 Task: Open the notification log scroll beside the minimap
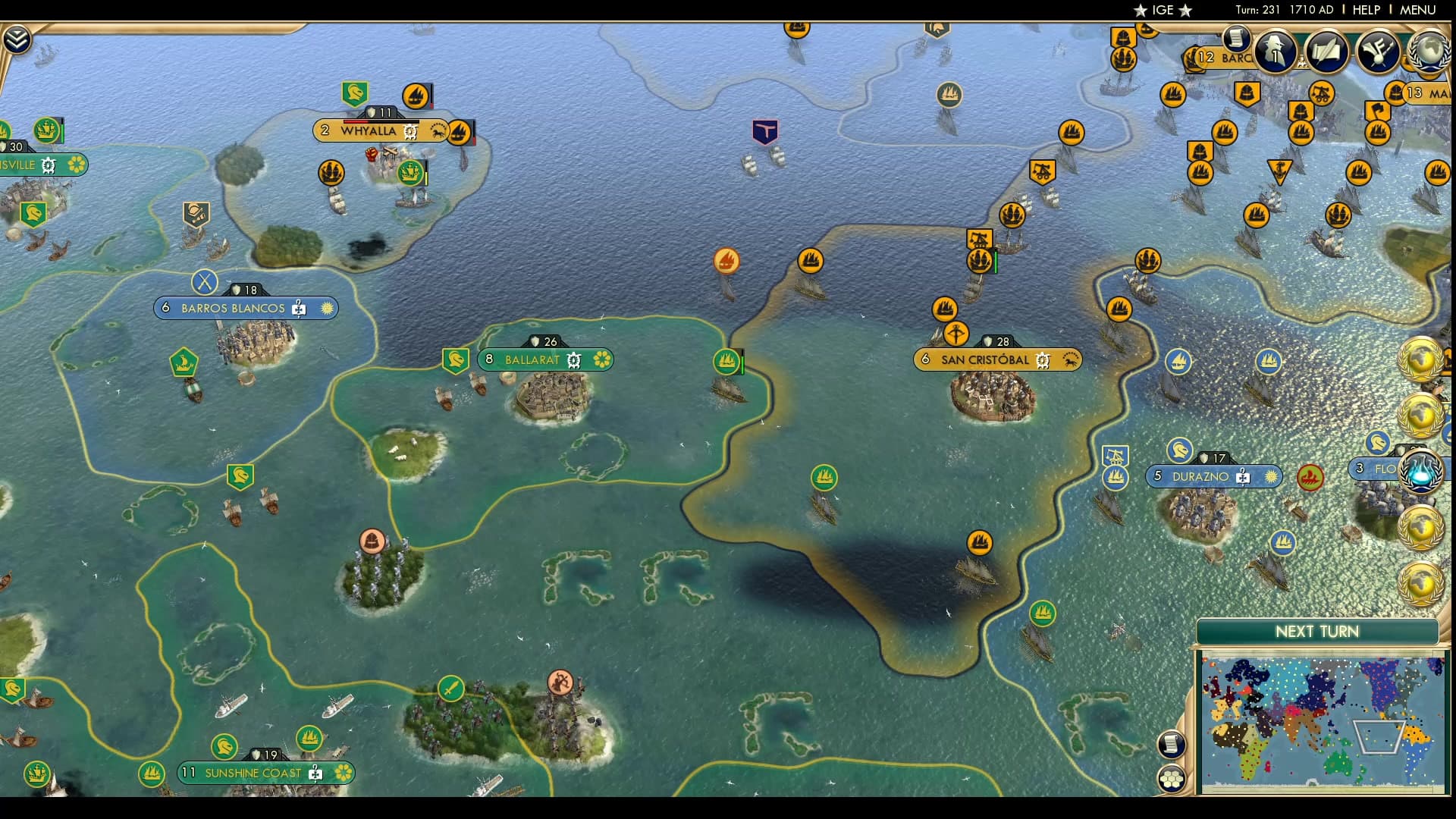coord(1171,745)
